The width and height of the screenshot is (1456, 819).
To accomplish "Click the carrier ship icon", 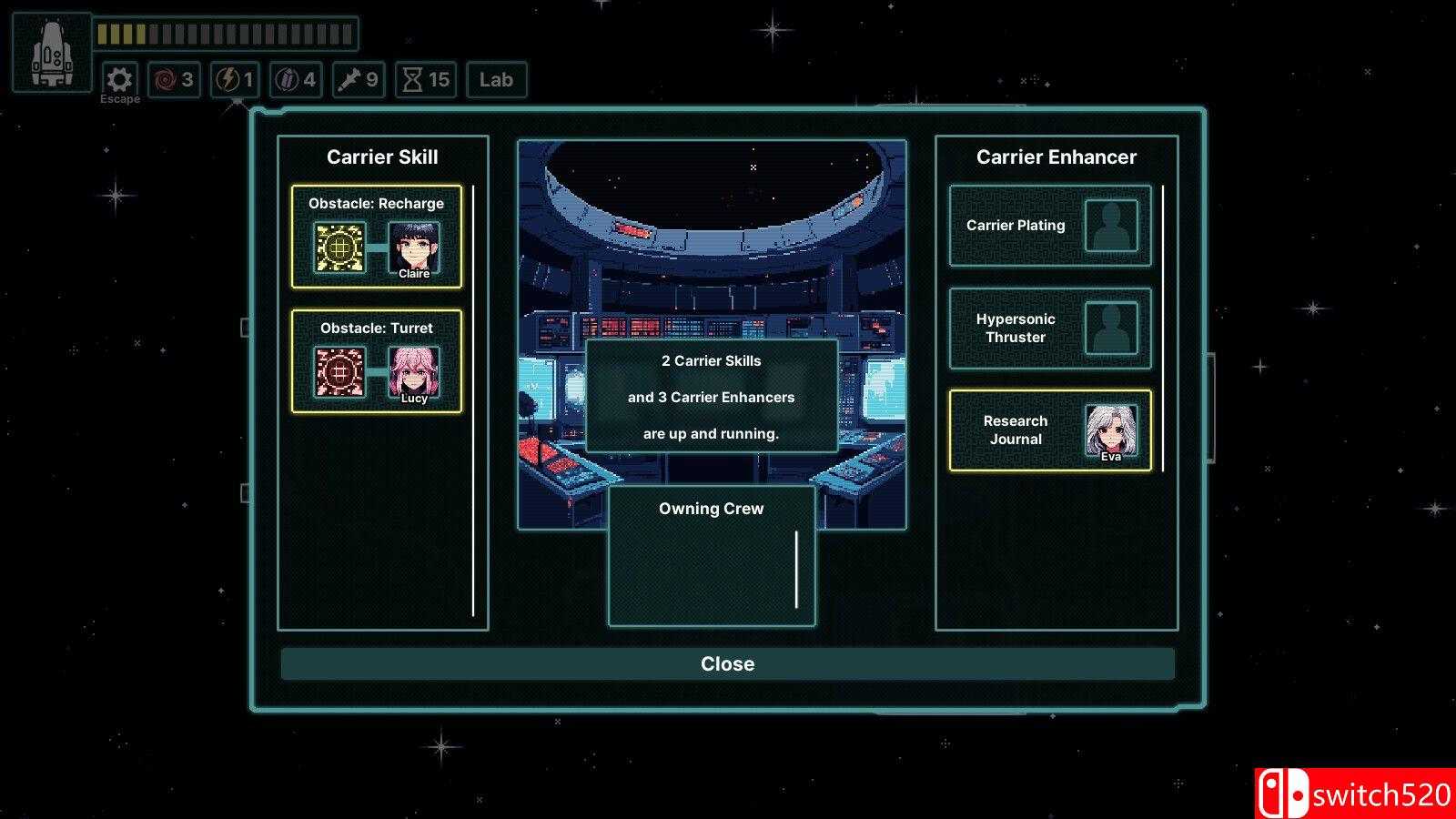I will [52, 53].
